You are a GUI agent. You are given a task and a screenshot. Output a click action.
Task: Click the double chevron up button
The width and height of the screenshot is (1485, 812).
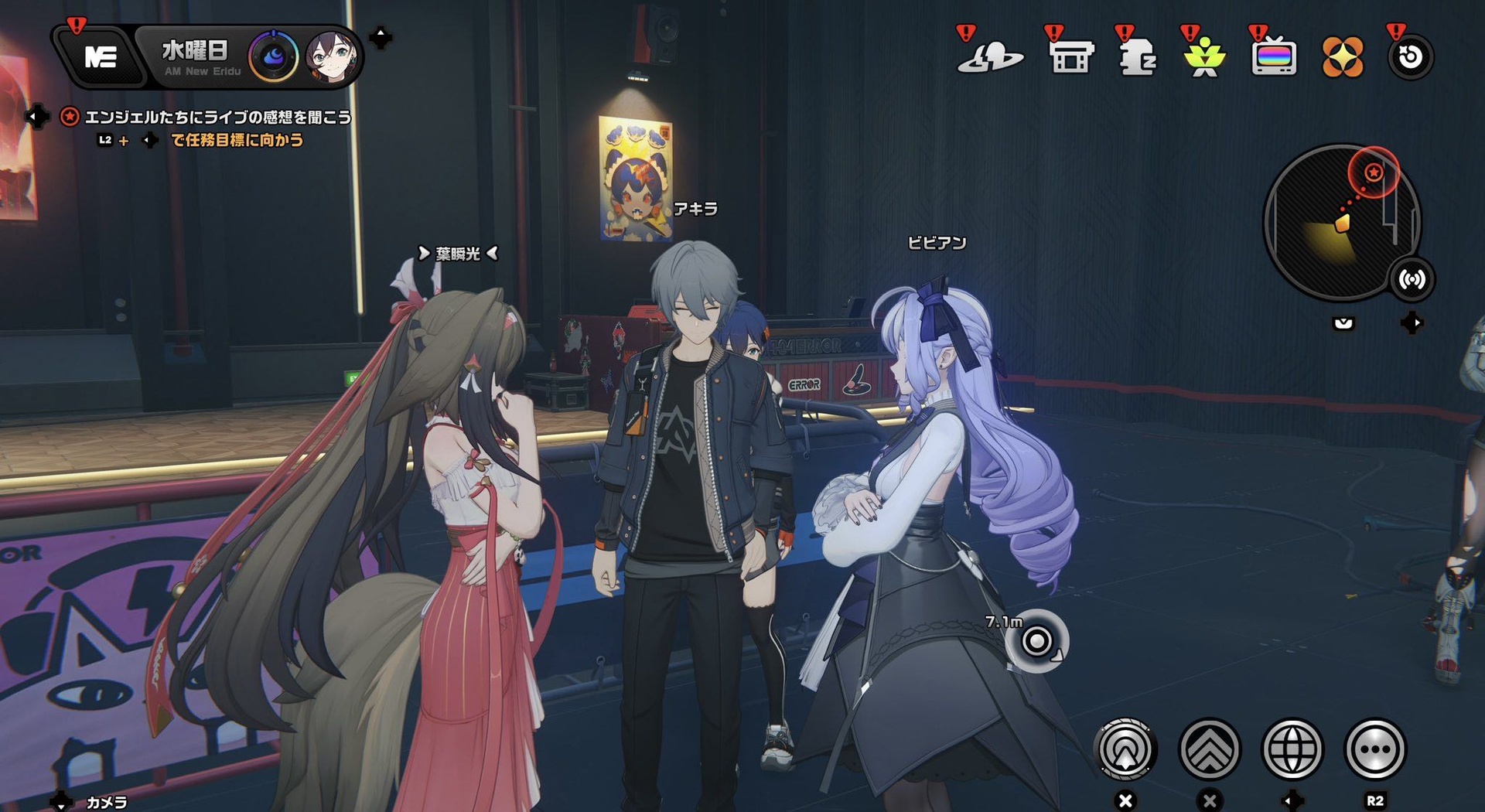pos(1210,749)
